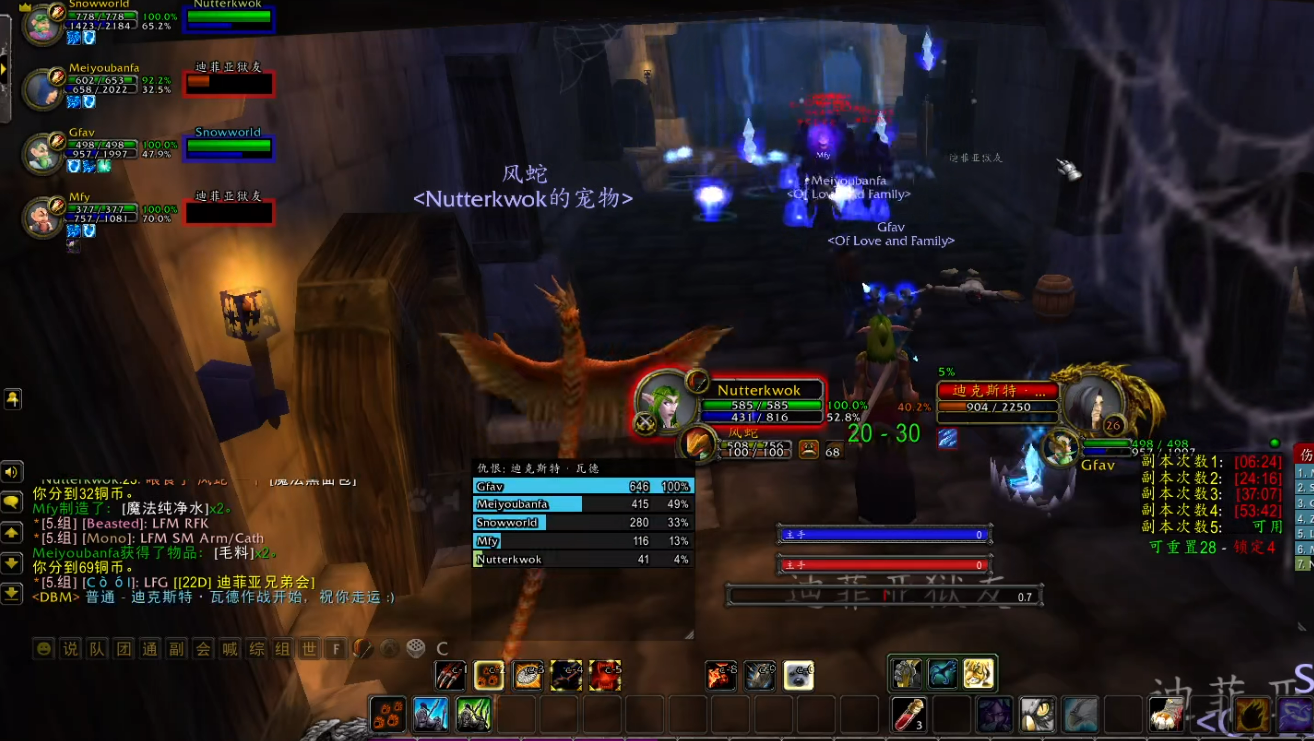Viewport: 1314px width, 741px height.
Task: Select party member Mfy's portrait
Action: click(43, 216)
